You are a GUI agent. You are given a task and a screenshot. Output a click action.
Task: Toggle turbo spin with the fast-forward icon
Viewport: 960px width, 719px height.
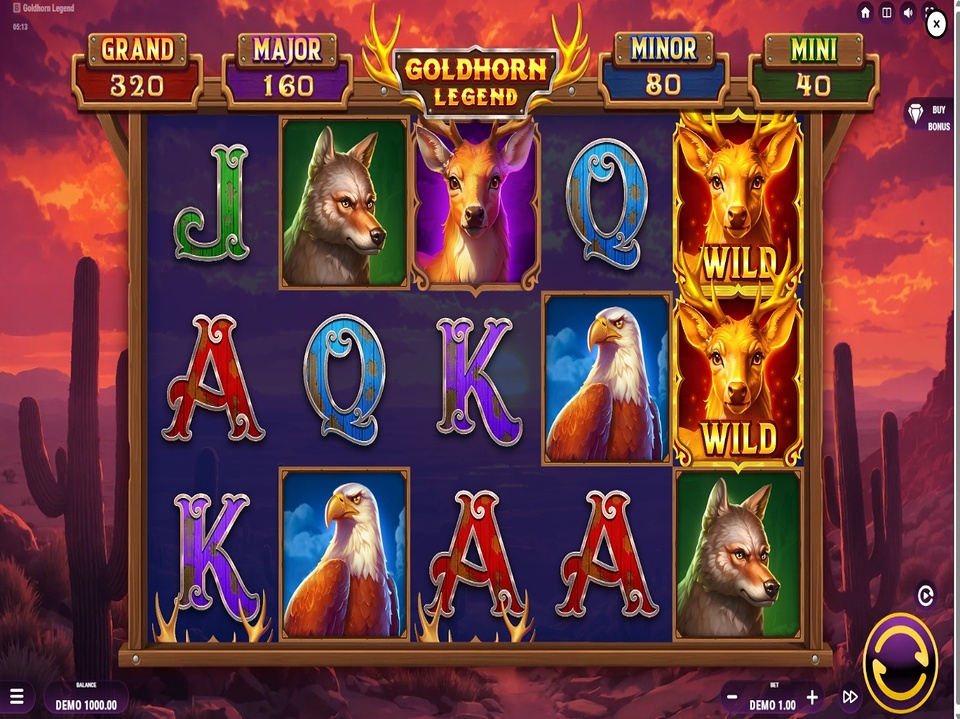click(x=850, y=697)
